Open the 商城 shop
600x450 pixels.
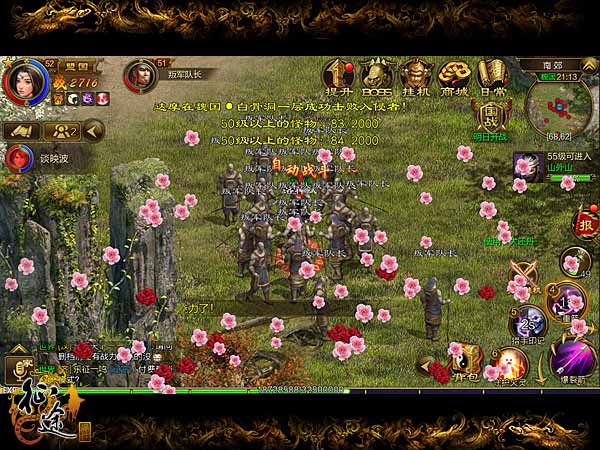pos(455,74)
